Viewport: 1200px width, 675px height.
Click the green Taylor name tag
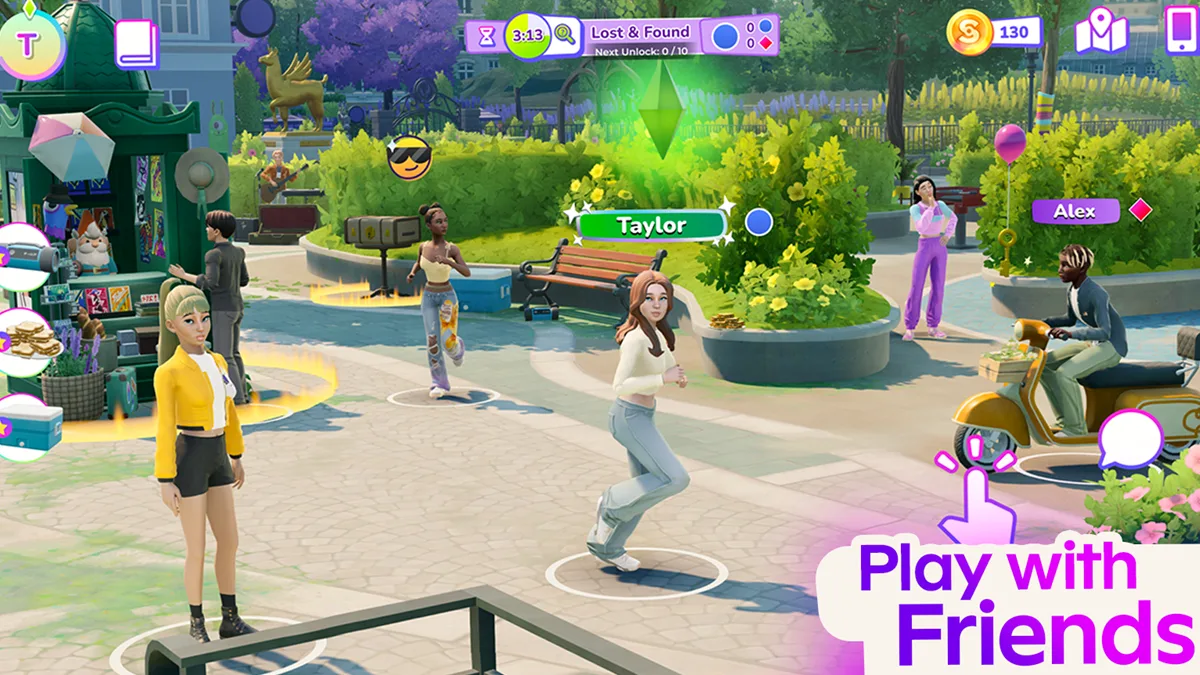652,225
